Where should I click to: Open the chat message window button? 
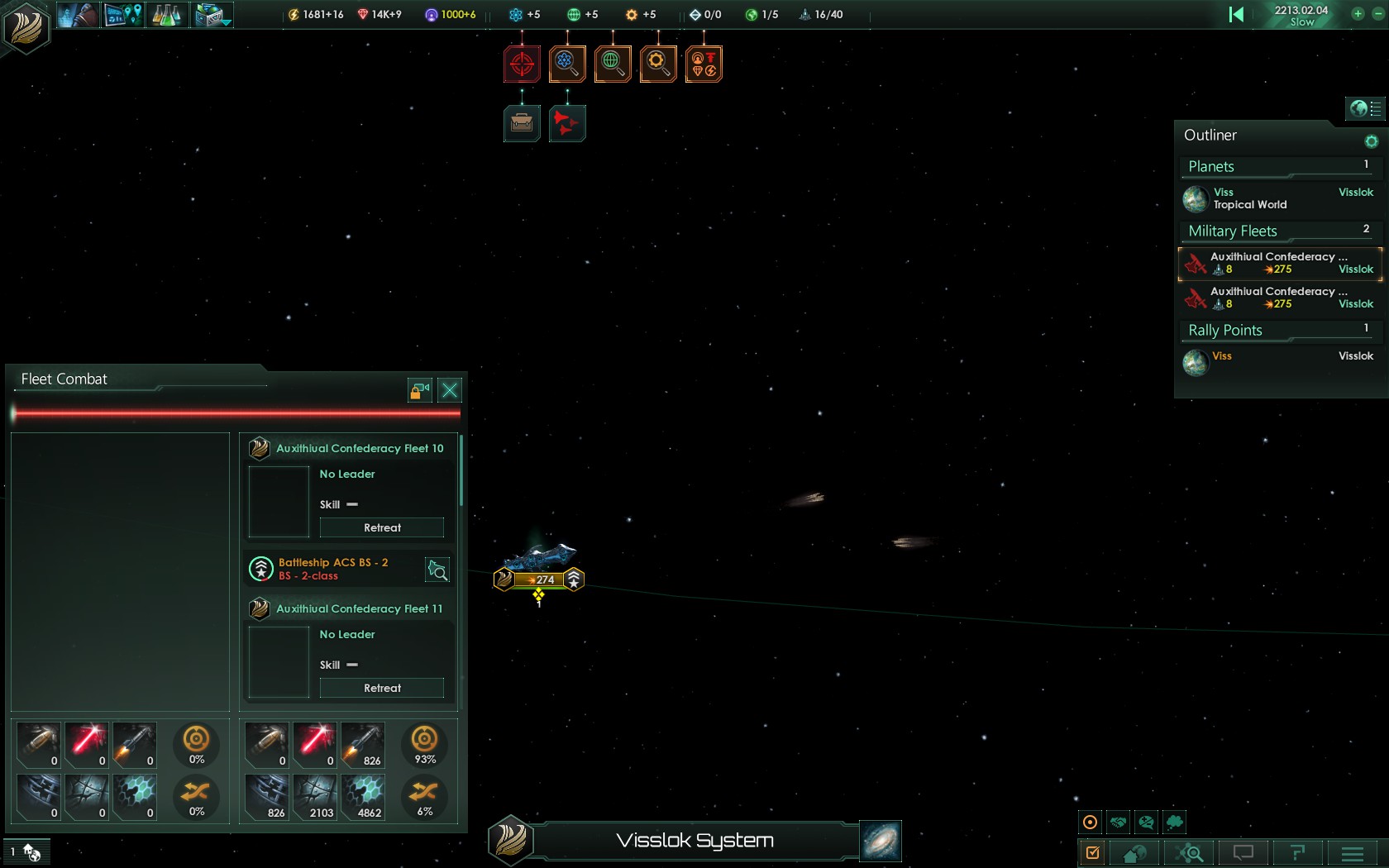tap(1243, 853)
